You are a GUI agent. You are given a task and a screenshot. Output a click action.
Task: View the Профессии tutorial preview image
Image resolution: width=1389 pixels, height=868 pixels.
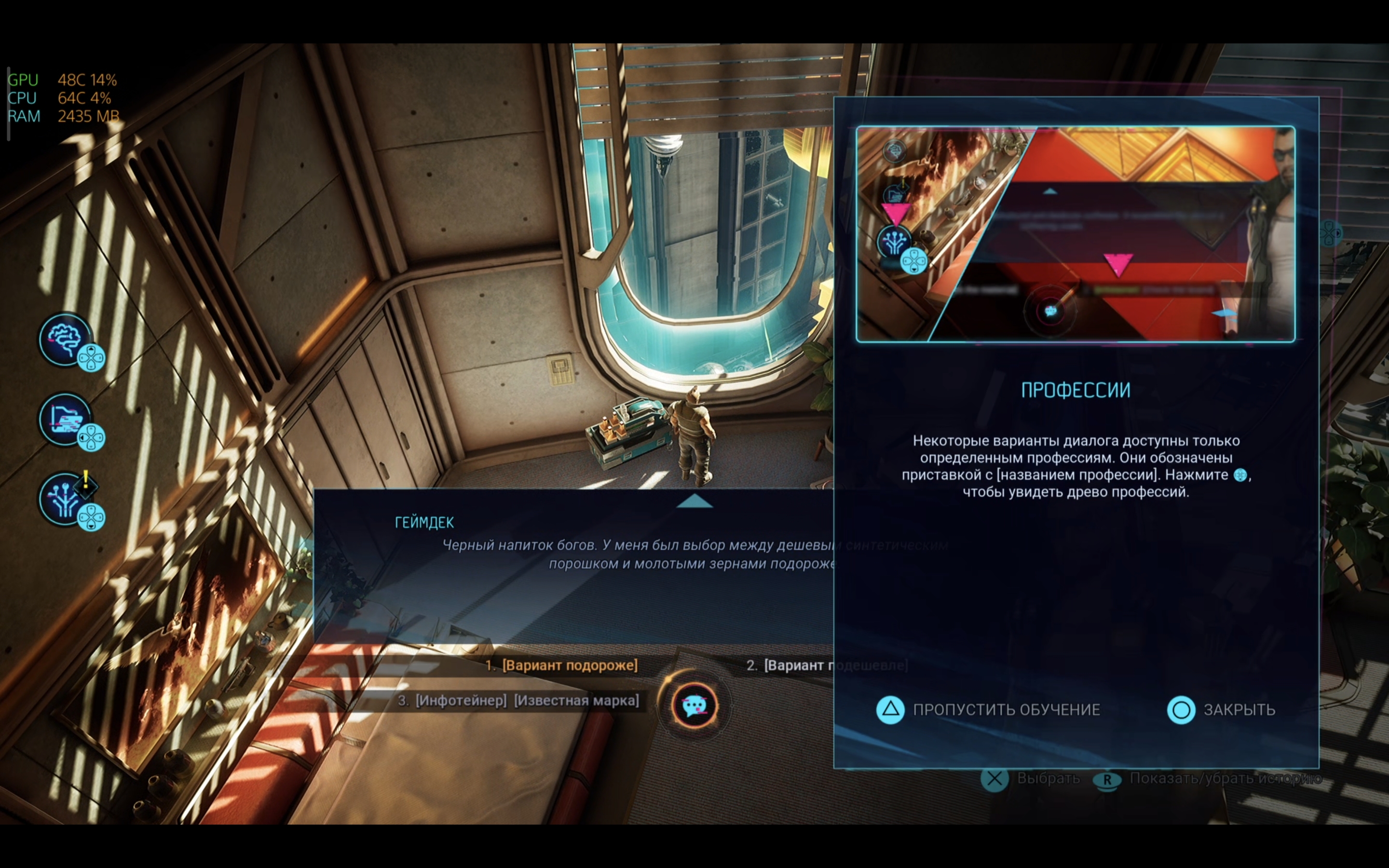[1075, 234]
